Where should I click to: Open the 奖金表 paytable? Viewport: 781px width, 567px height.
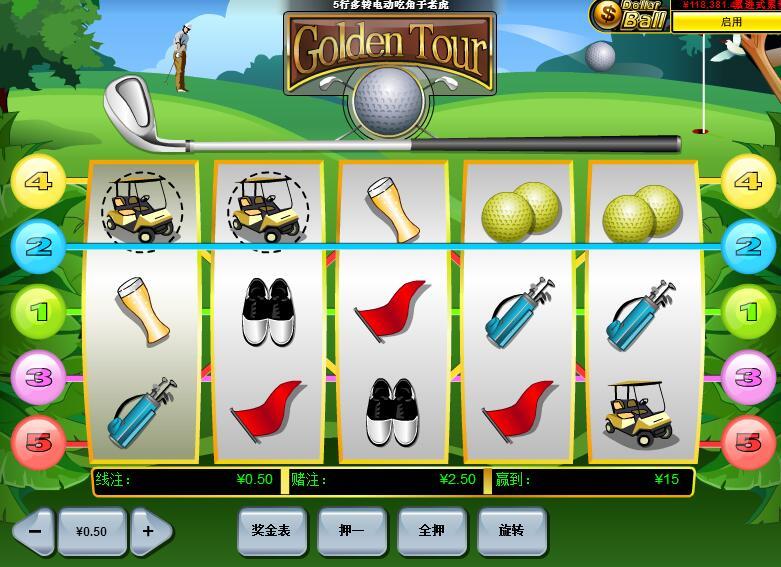[x=271, y=530]
